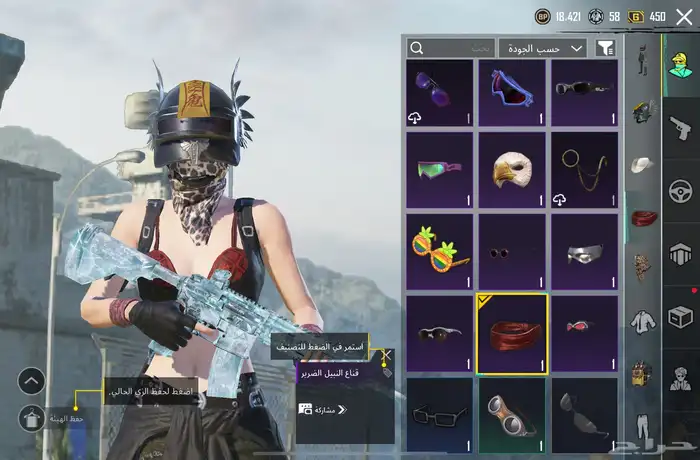Open the white hat category
700x460 pixels.
pyautogui.click(x=642, y=163)
